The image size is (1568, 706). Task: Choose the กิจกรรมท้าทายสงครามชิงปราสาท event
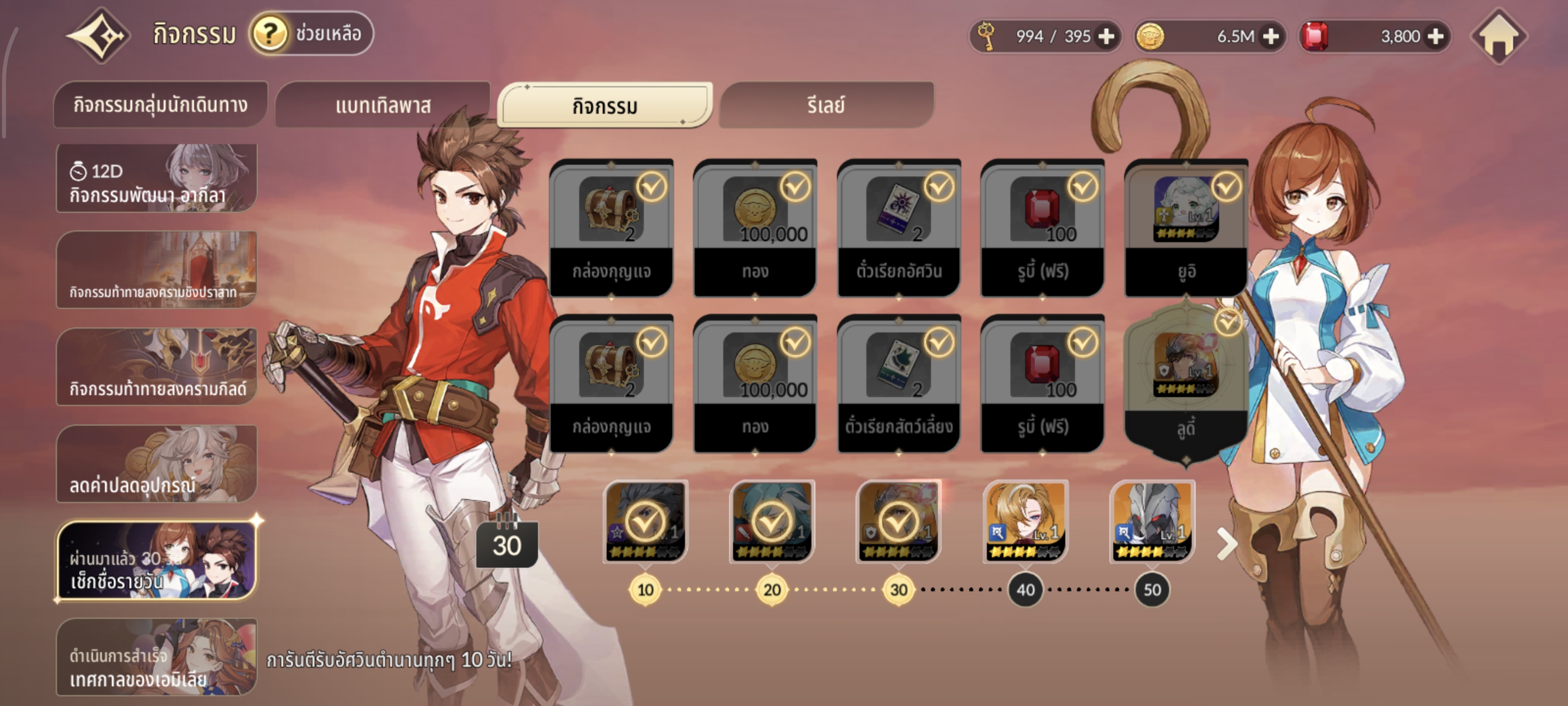(156, 270)
